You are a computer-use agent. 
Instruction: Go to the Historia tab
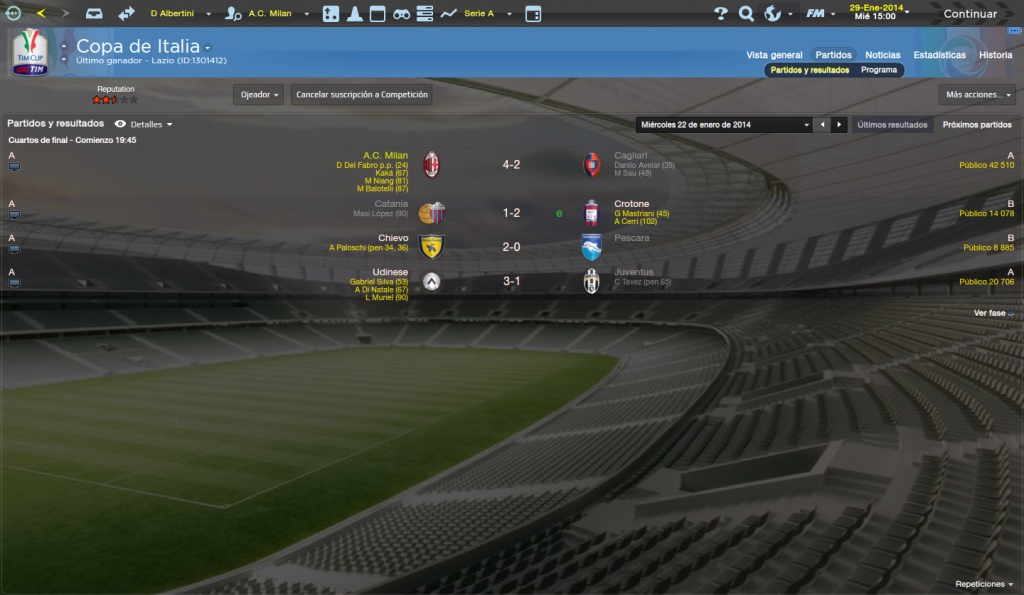click(x=995, y=55)
